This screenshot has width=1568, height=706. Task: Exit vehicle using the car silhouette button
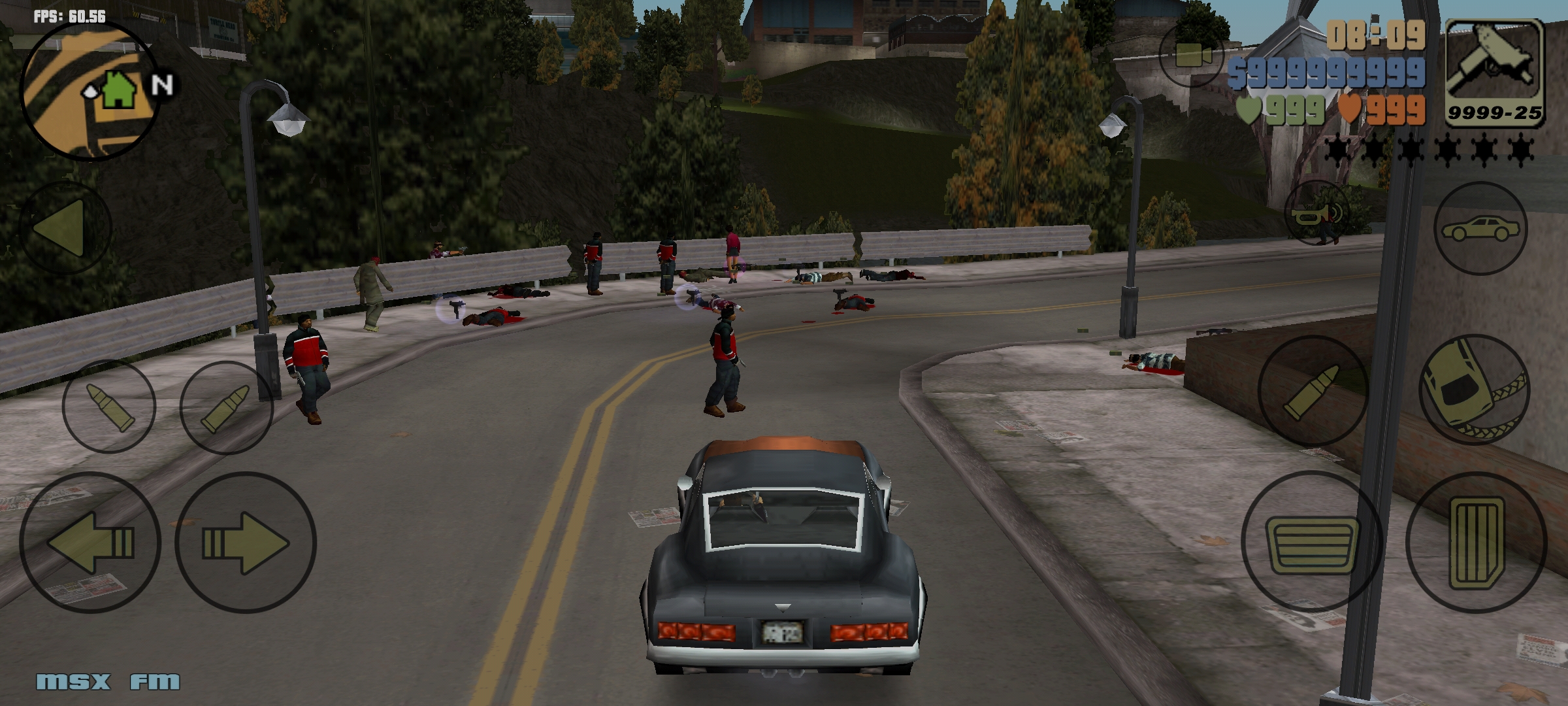1480,228
